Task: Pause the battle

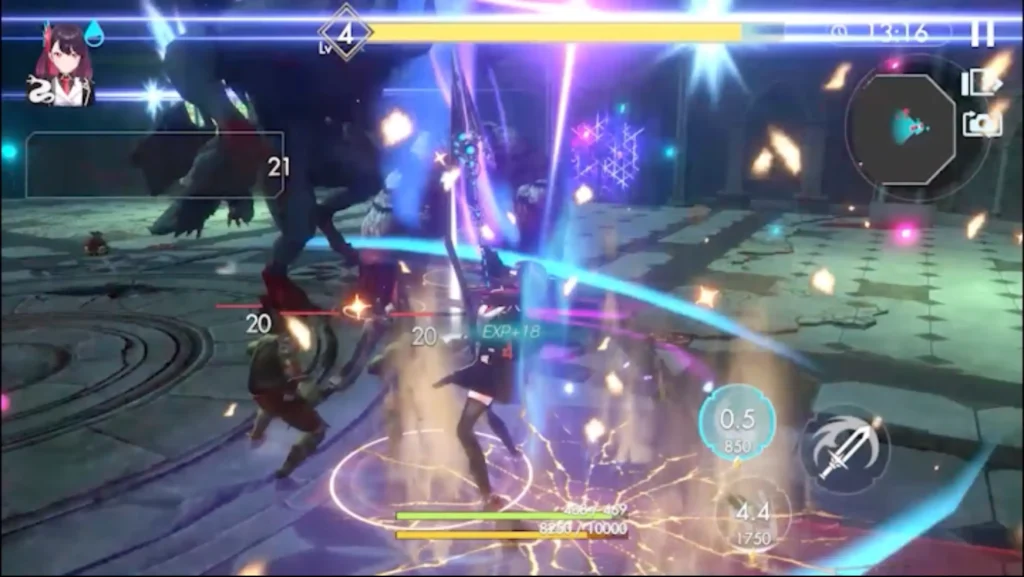Action: (982, 33)
